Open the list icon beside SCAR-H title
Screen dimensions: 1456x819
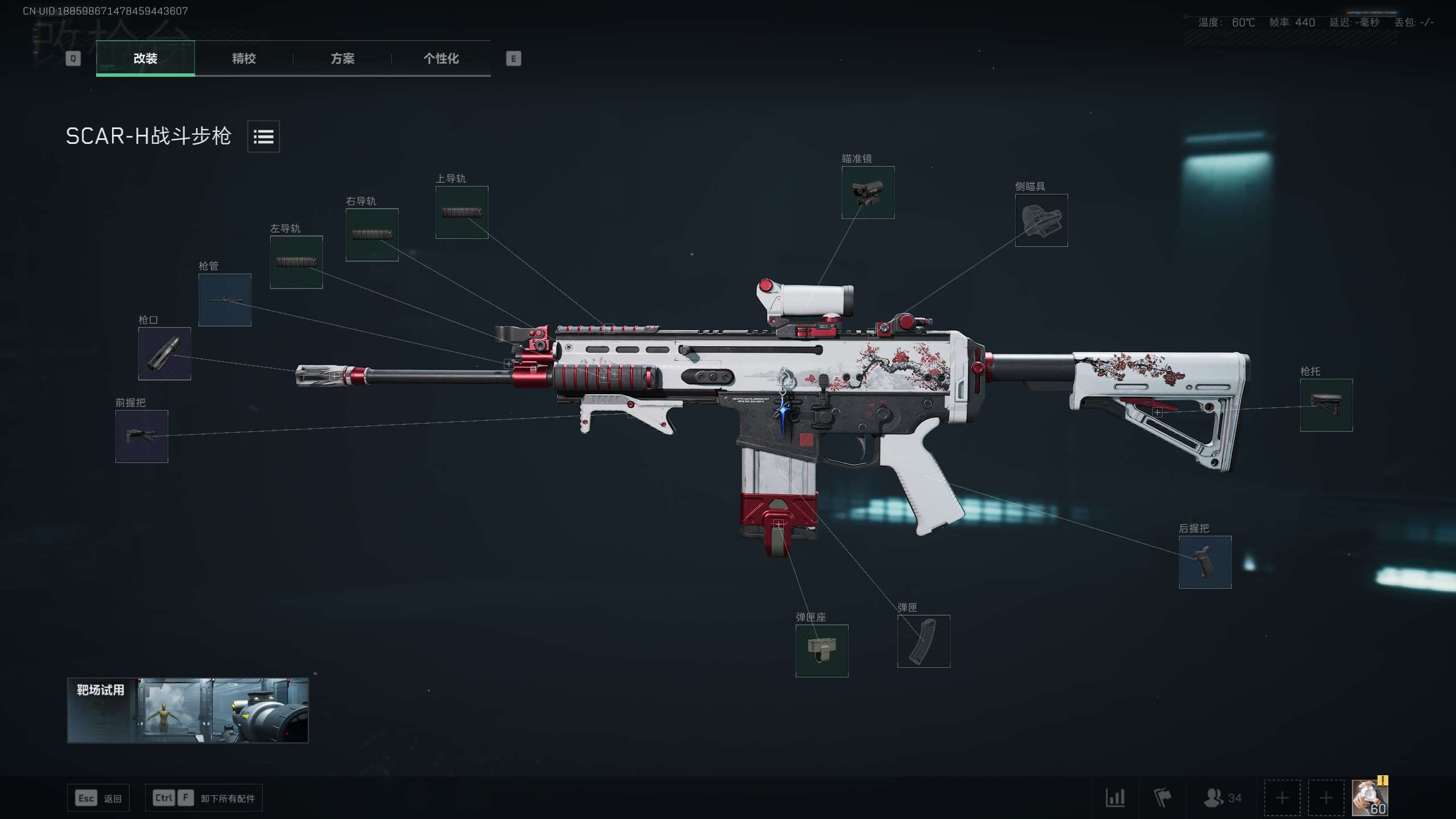263,136
